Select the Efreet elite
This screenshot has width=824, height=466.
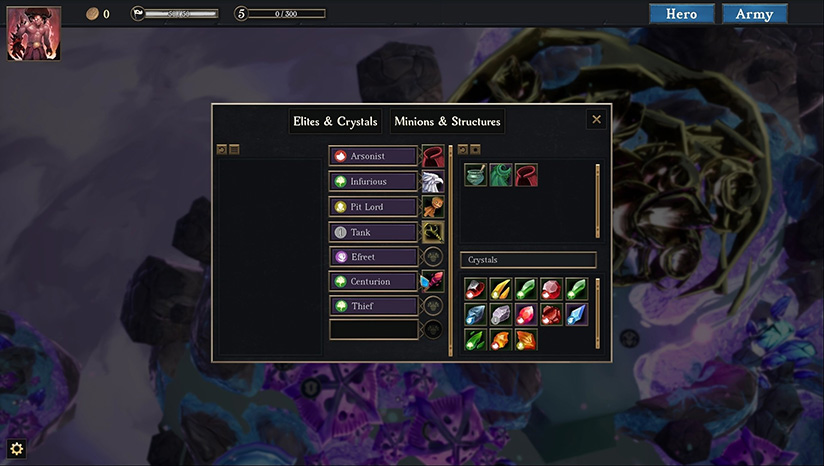pyautogui.click(x=373, y=257)
